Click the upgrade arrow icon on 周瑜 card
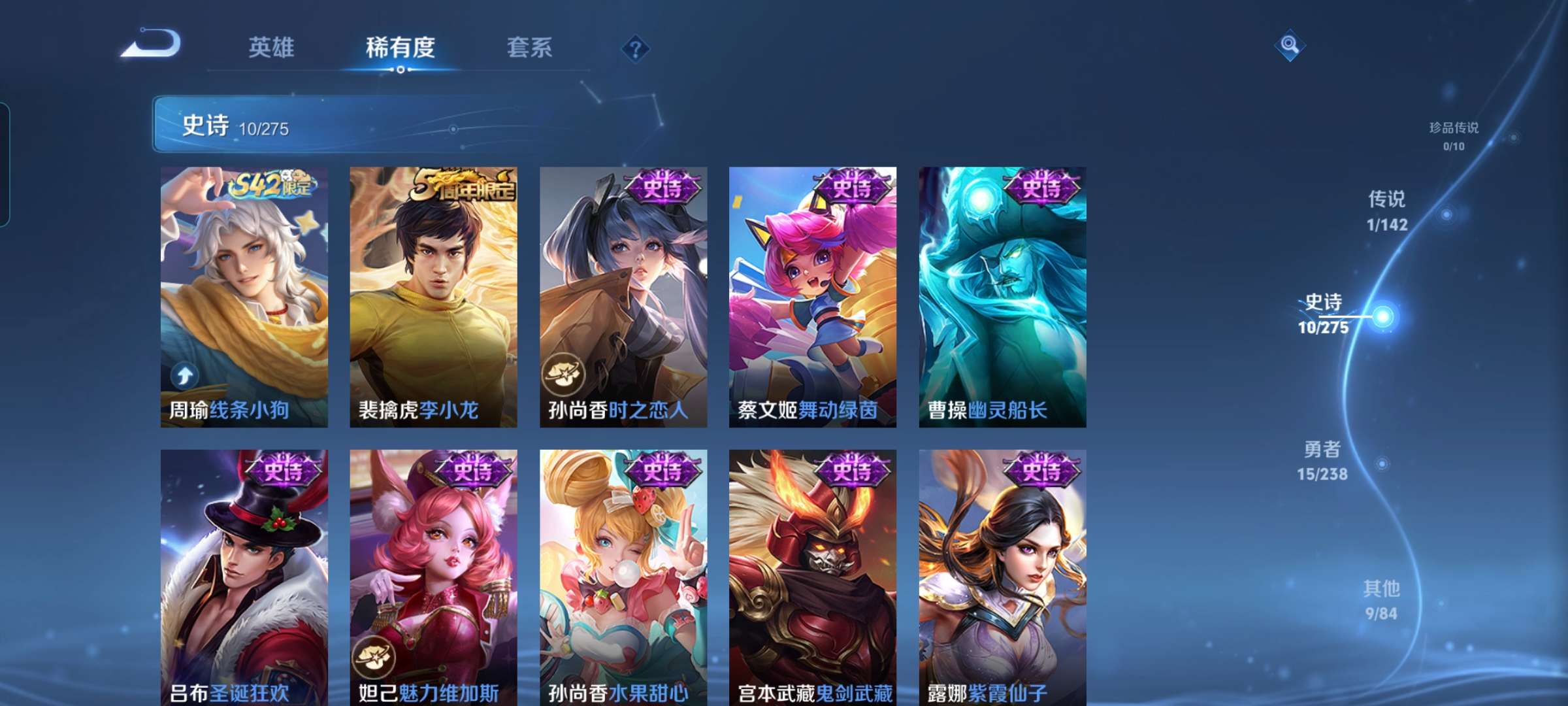Image resolution: width=1568 pixels, height=706 pixels. (185, 375)
